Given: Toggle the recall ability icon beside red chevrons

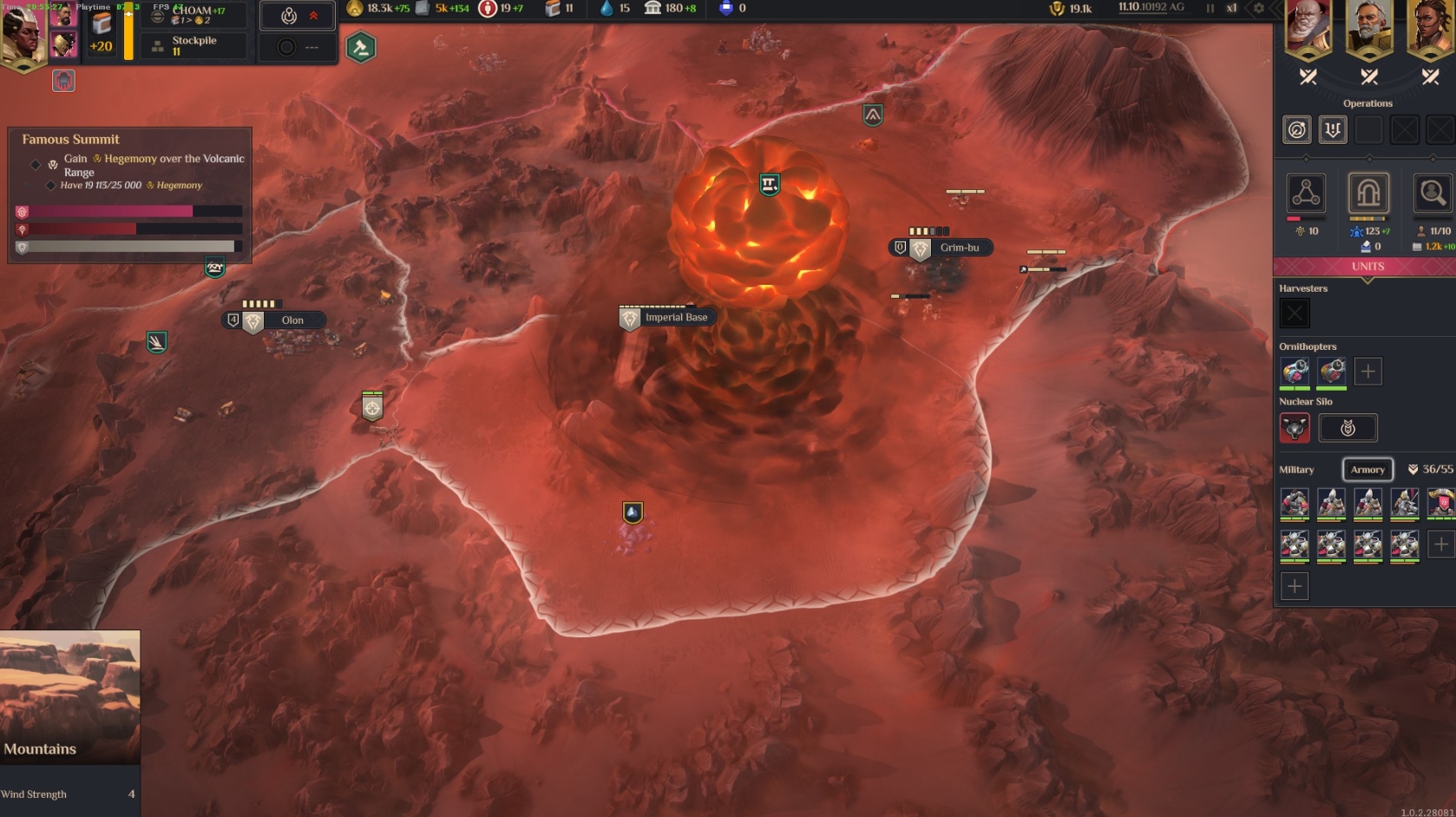Looking at the screenshot, I should pyautogui.click(x=287, y=15).
